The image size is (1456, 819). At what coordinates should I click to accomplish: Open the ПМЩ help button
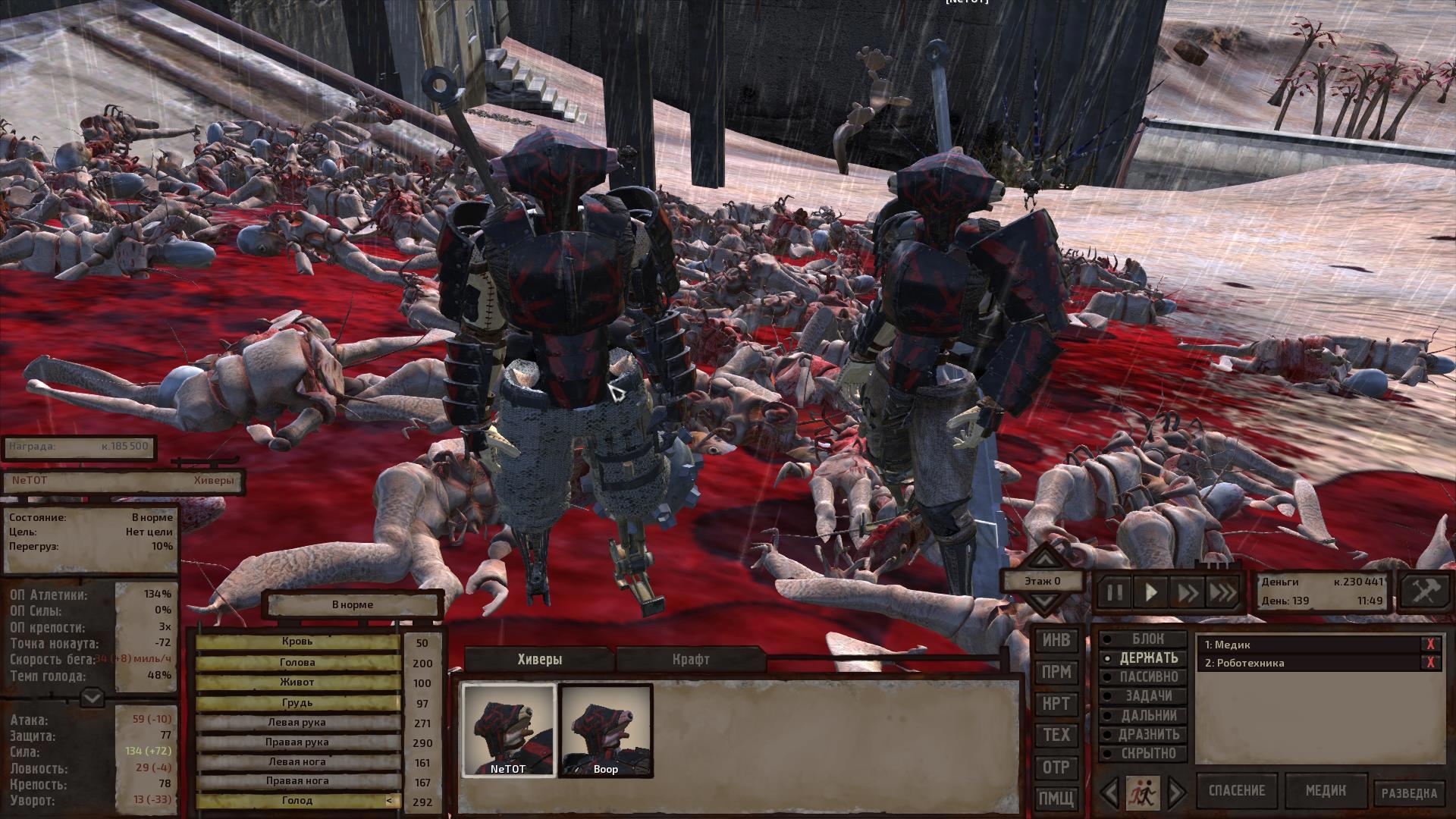(x=1056, y=799)
